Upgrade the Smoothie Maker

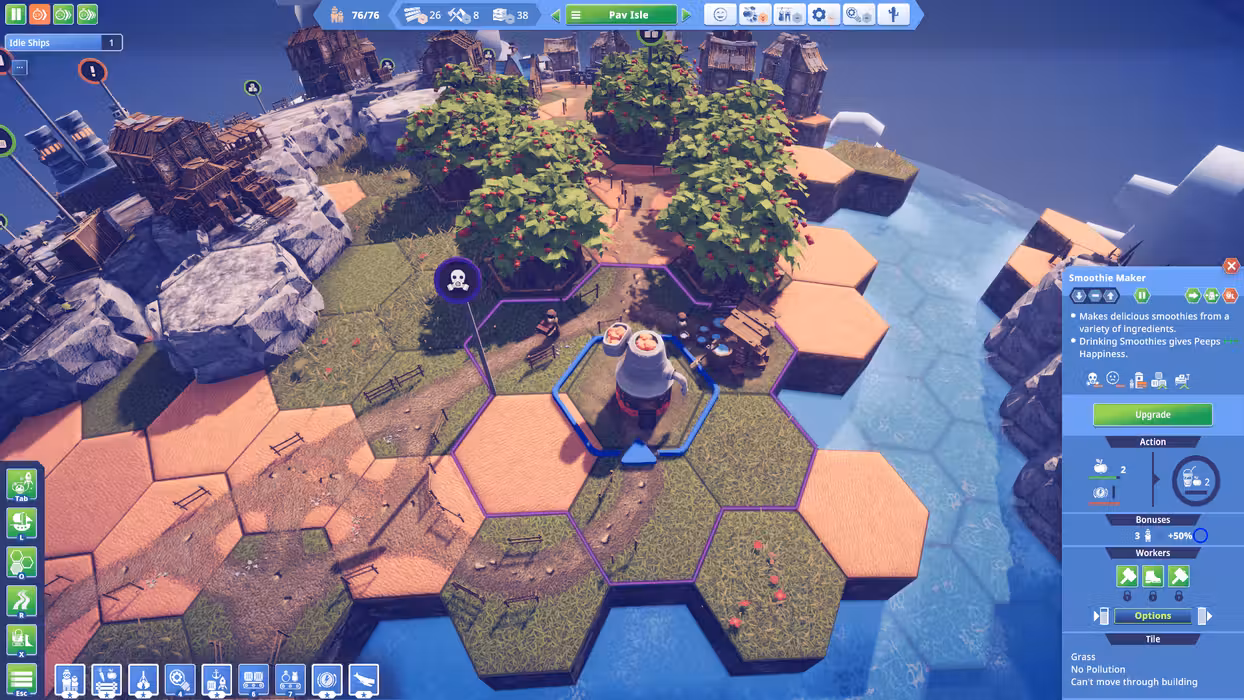(x=1152, y=414)
